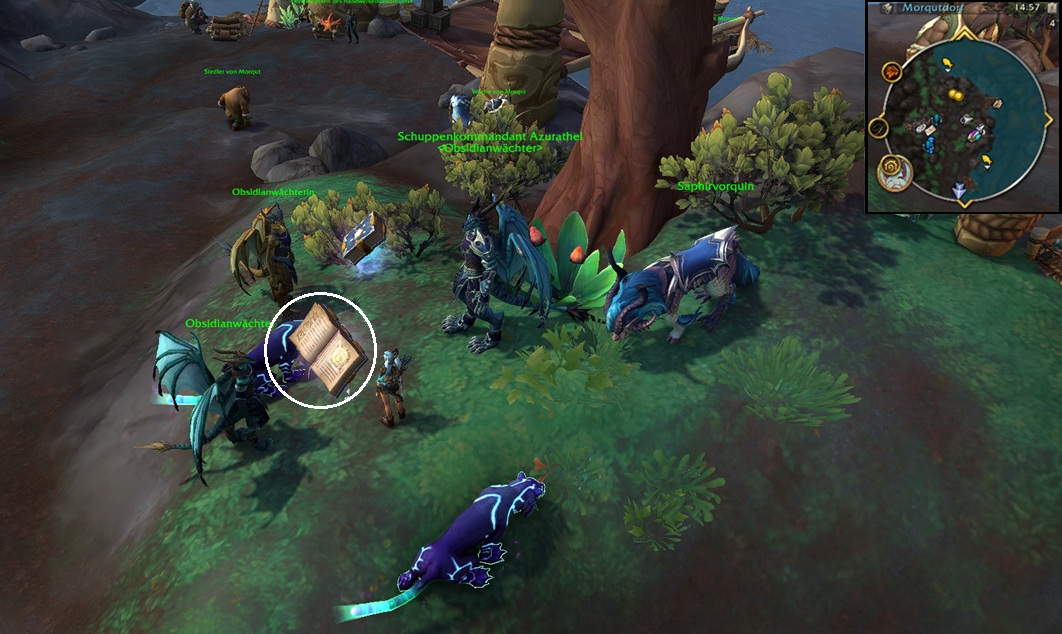Click the dark round minimap addon button

click(879, 127)
